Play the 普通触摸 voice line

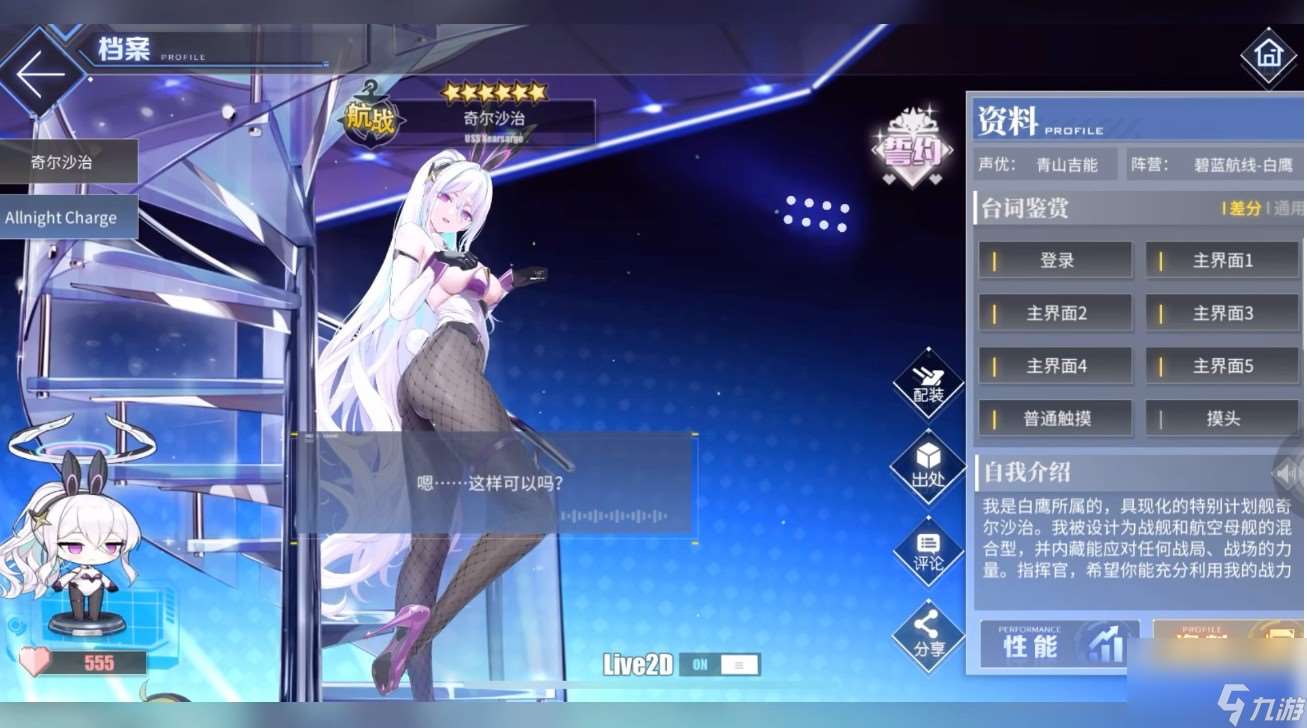tap(1055, 419)
